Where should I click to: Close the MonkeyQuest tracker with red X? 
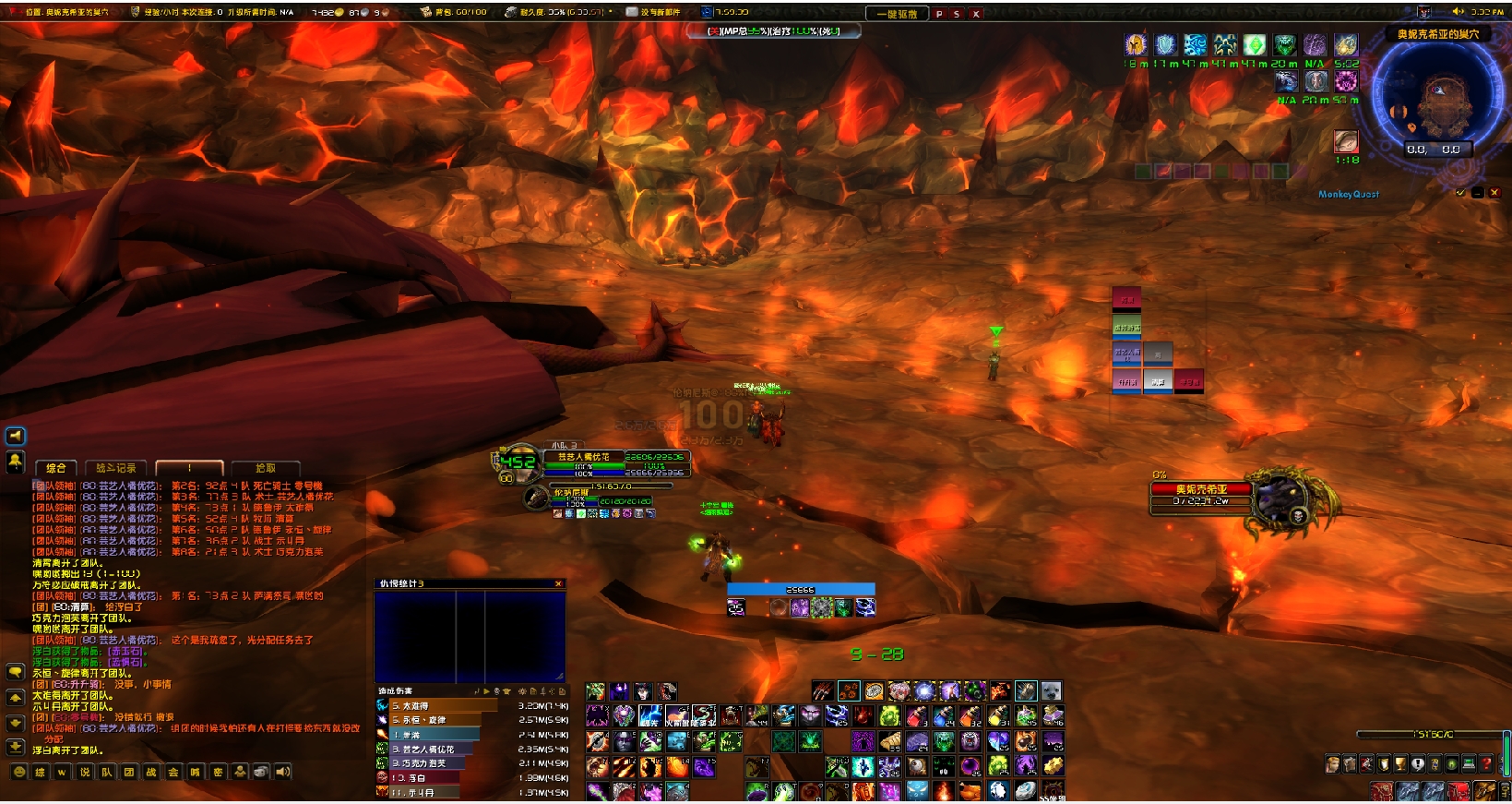pyautogui.click(x=1494, y=193)
